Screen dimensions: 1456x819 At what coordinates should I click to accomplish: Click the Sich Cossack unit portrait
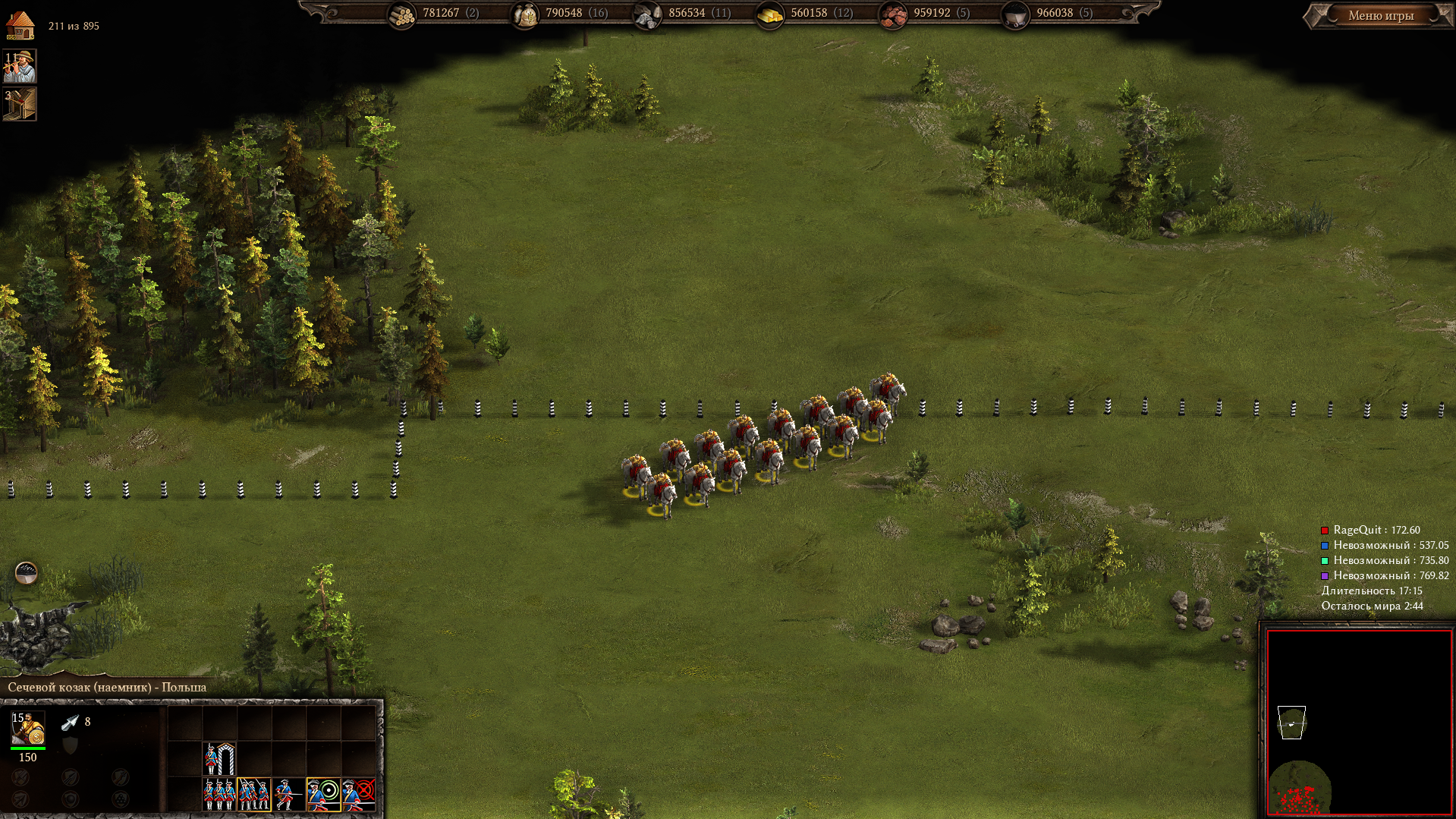pos(28,728)
